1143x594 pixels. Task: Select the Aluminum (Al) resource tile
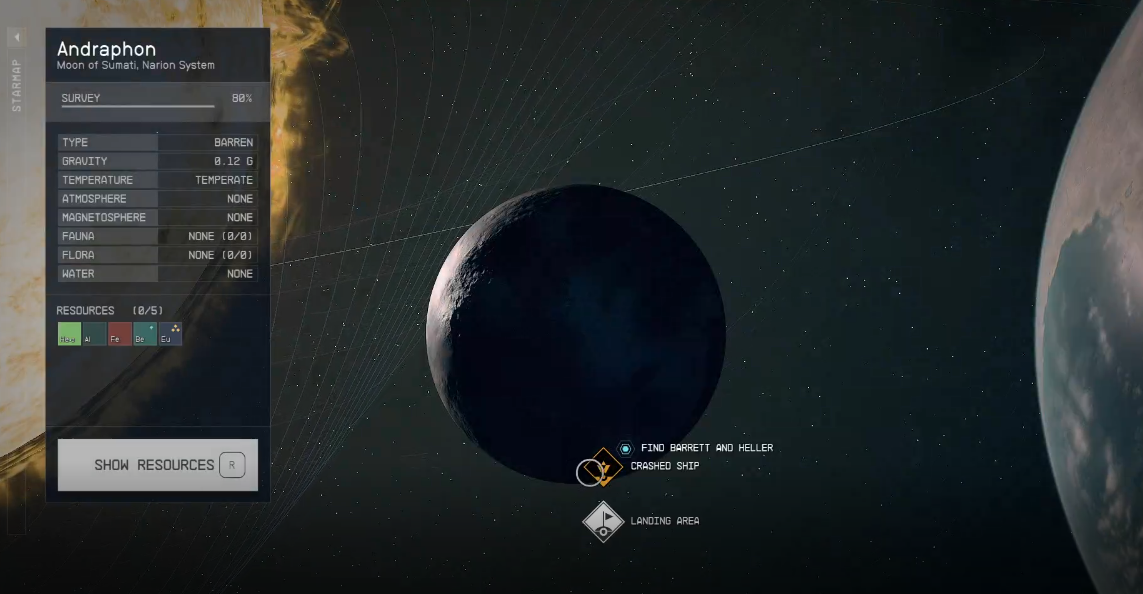click(x=94, y=334)
